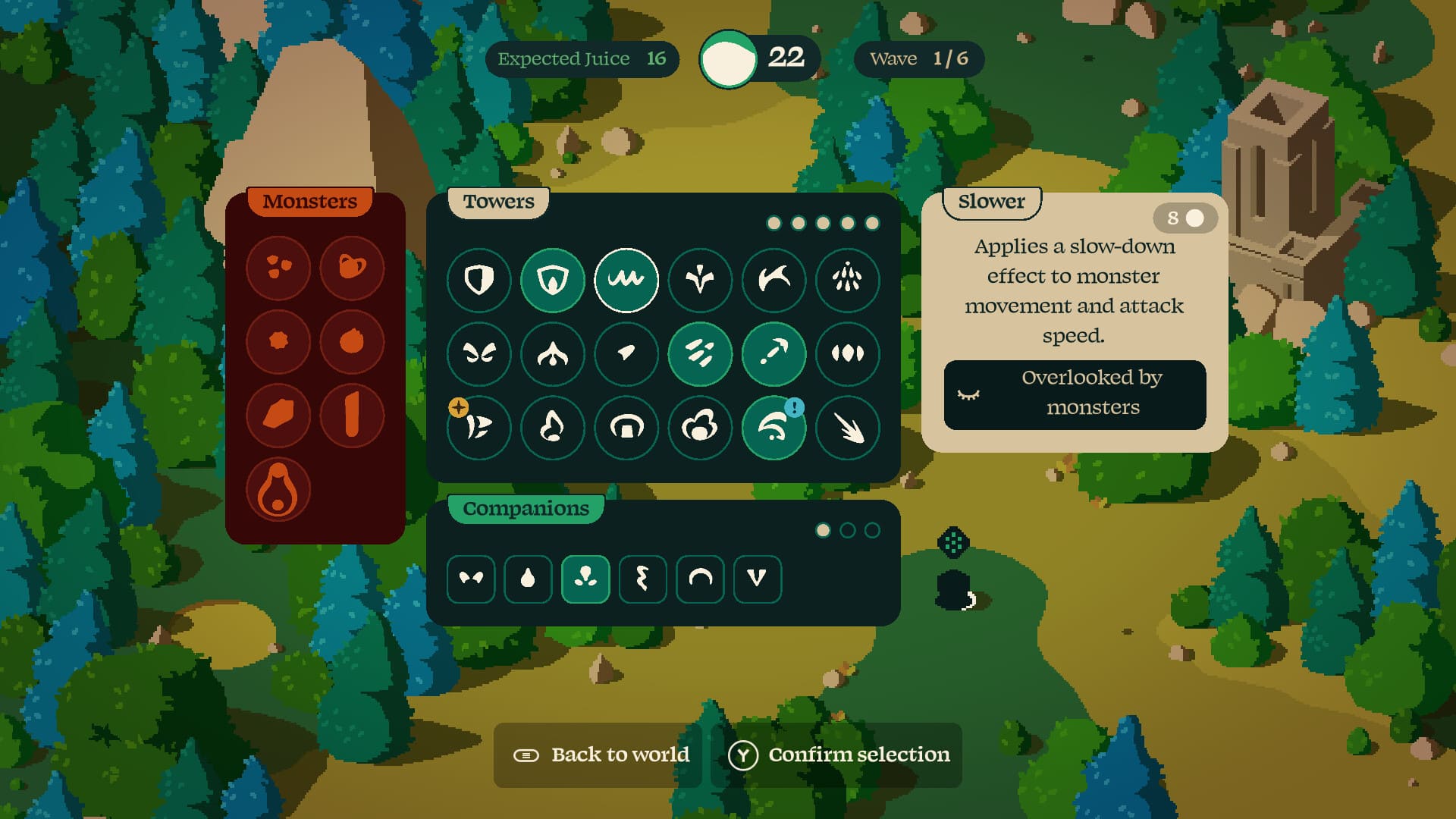Inspect the spiky ball monster
Image resolution: width=1456 pixels, height=819 pixels.
[x=278, y=341]
